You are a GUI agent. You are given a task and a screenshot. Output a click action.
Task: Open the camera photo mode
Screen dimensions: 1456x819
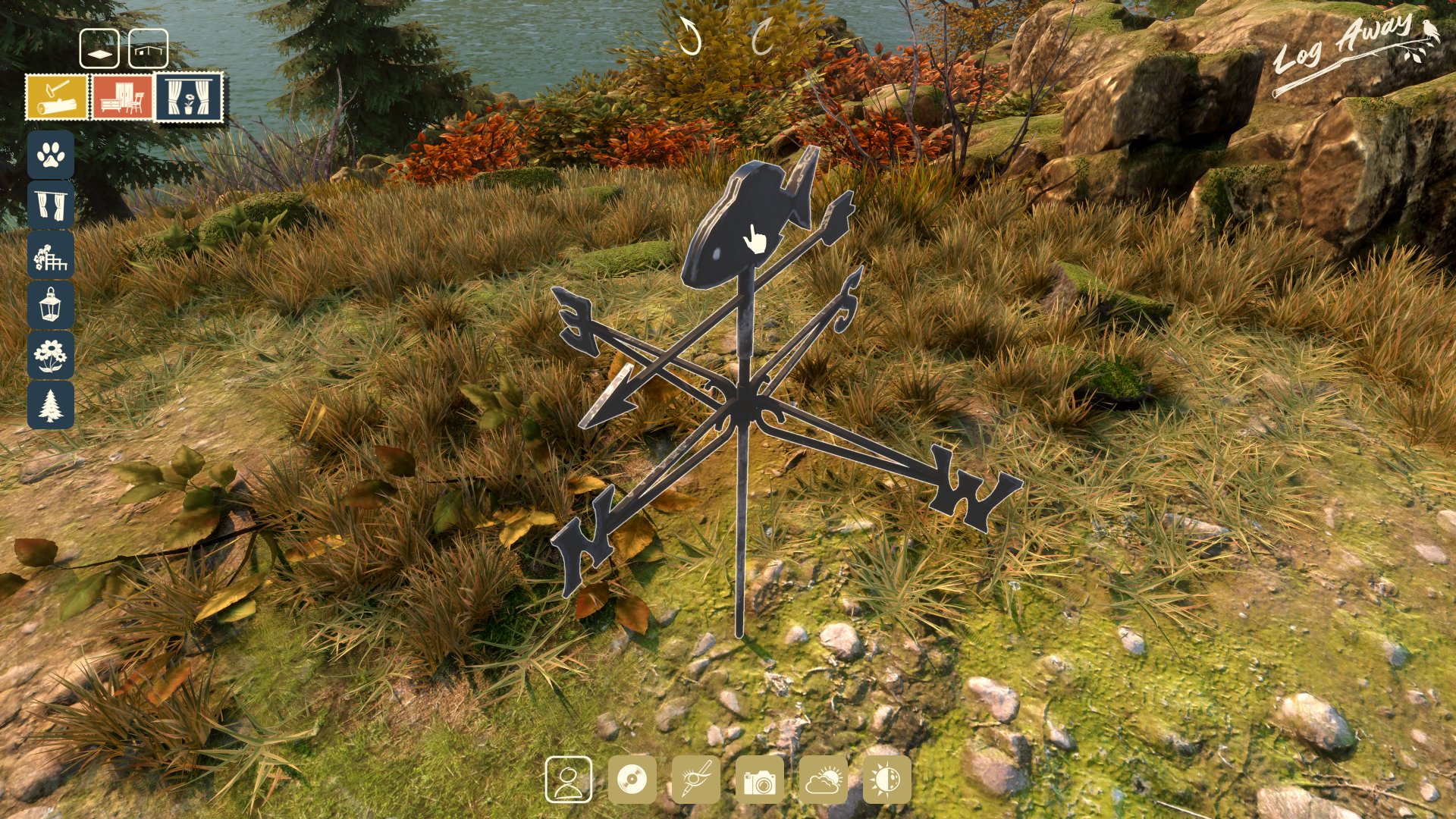click(759, 780)
